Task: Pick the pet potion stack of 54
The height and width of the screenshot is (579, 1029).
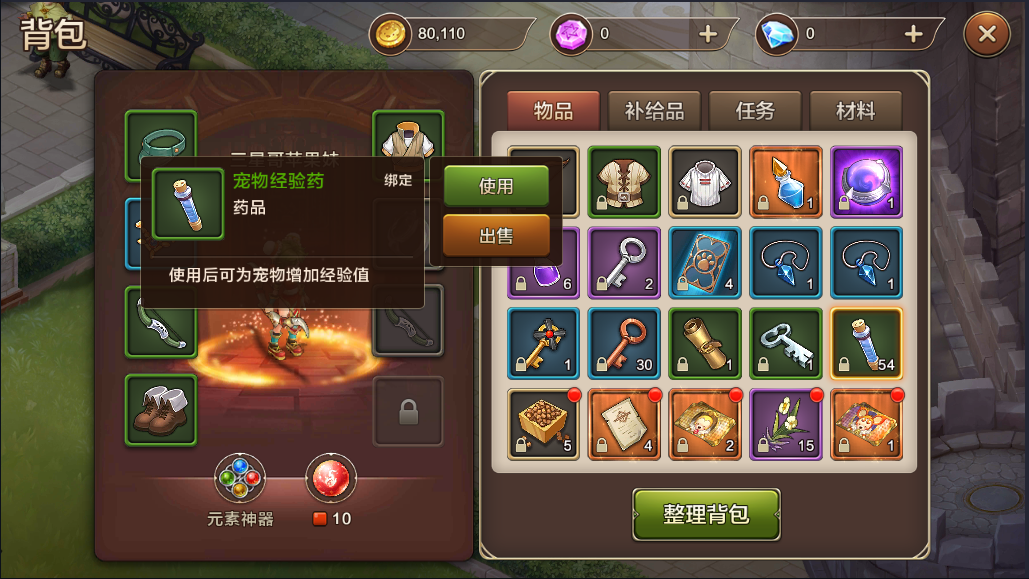Action: (866, 343)
